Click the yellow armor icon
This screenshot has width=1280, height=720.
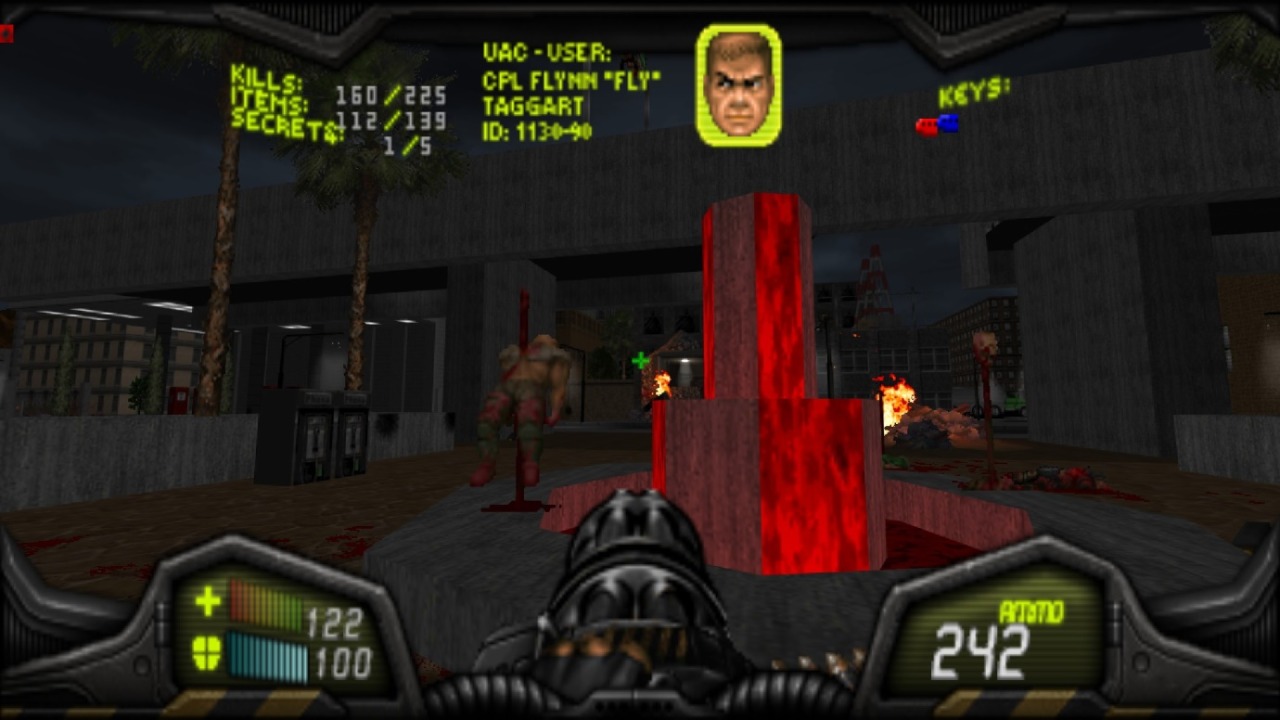(x=207, y=654)
